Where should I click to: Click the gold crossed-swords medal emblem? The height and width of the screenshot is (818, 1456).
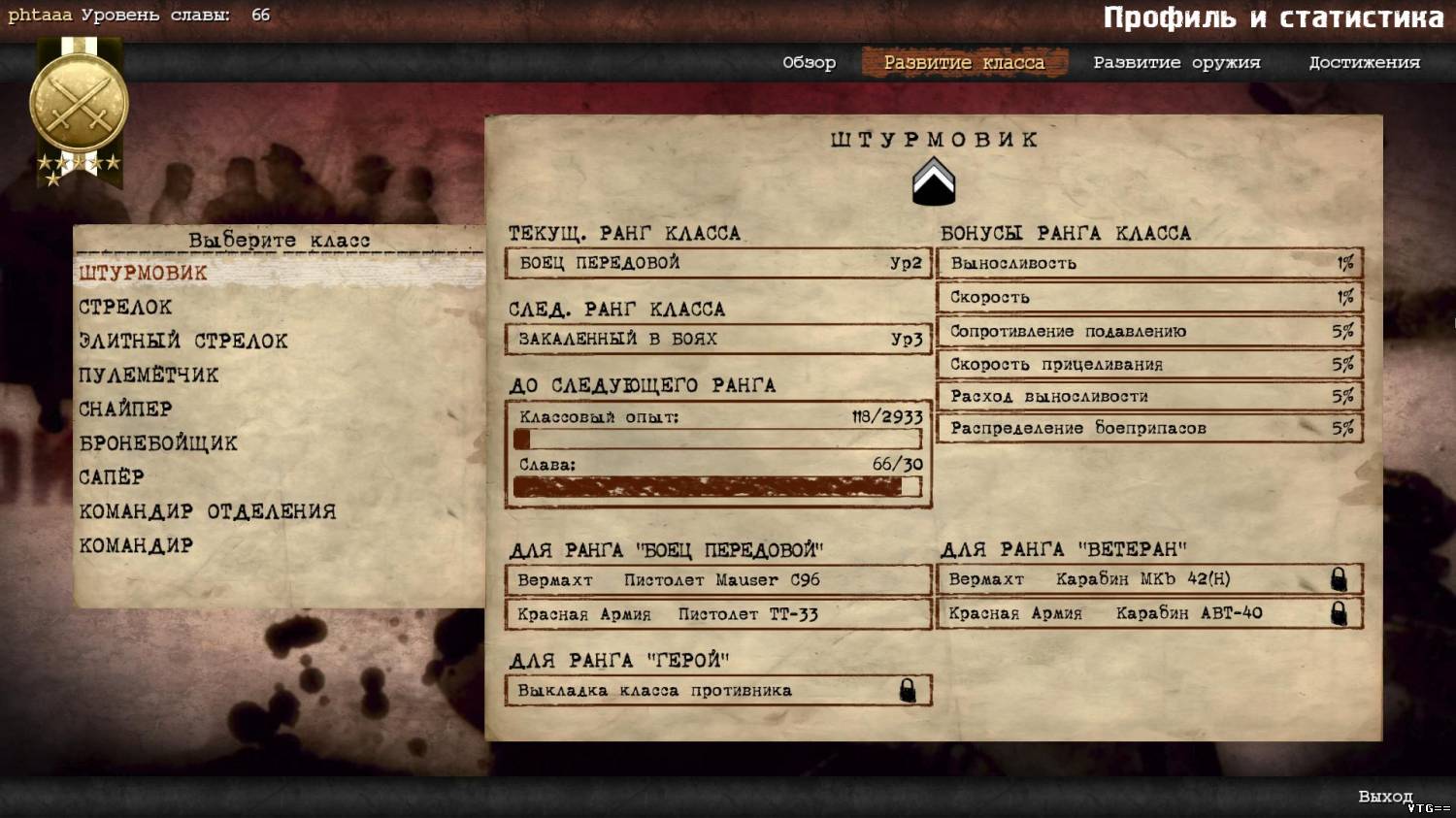pos(79,105)
